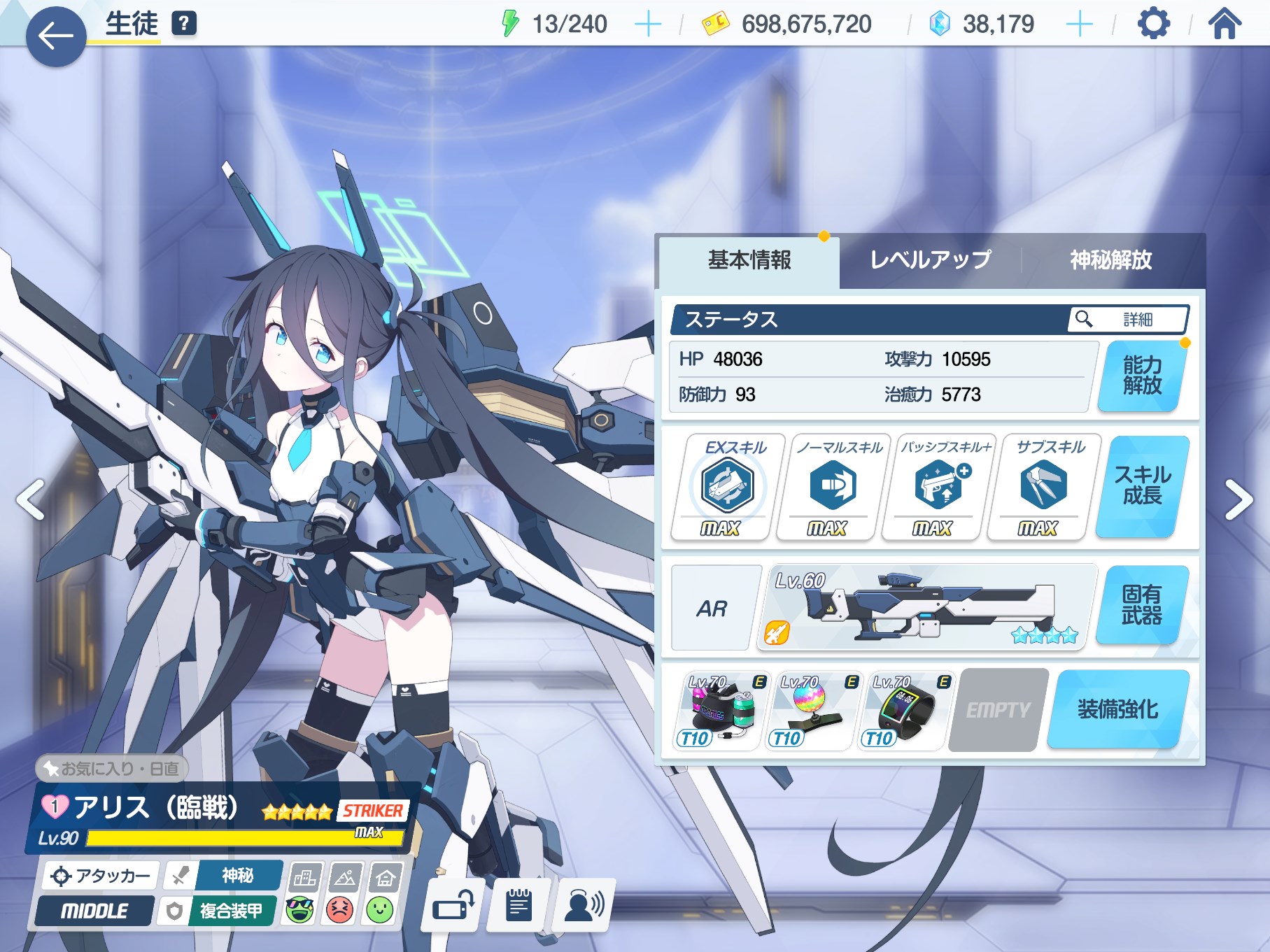Open the スキル成長 menu

(x=1142, y=486)
